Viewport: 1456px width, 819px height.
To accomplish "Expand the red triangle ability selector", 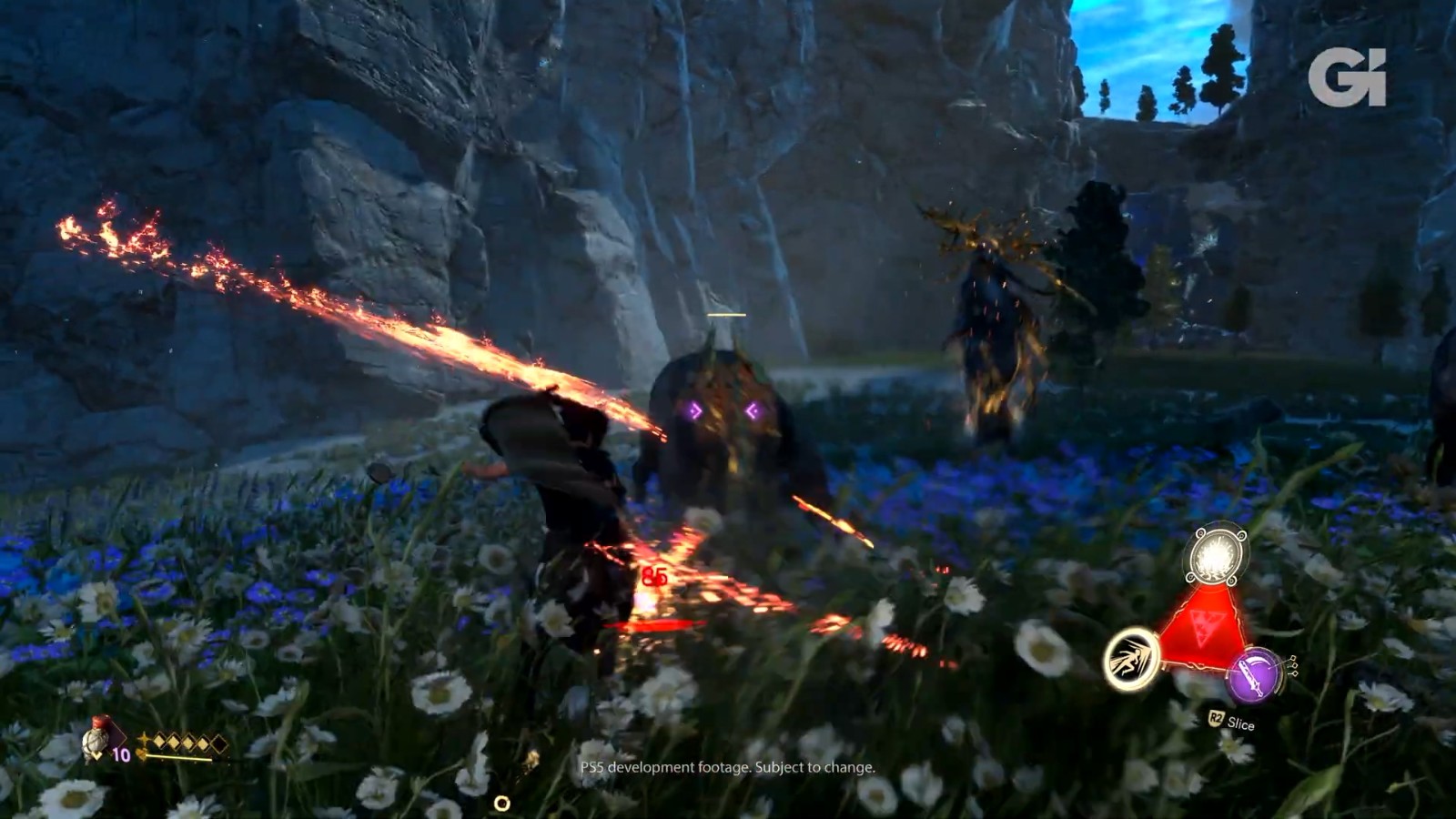I will 1204,627.
